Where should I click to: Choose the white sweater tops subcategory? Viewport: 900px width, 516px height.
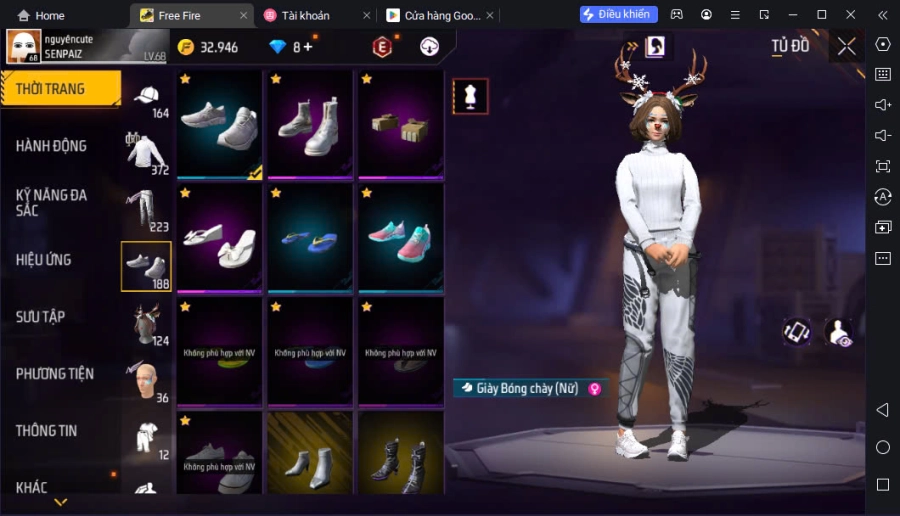pyautogui.click(x=146, y=155)
